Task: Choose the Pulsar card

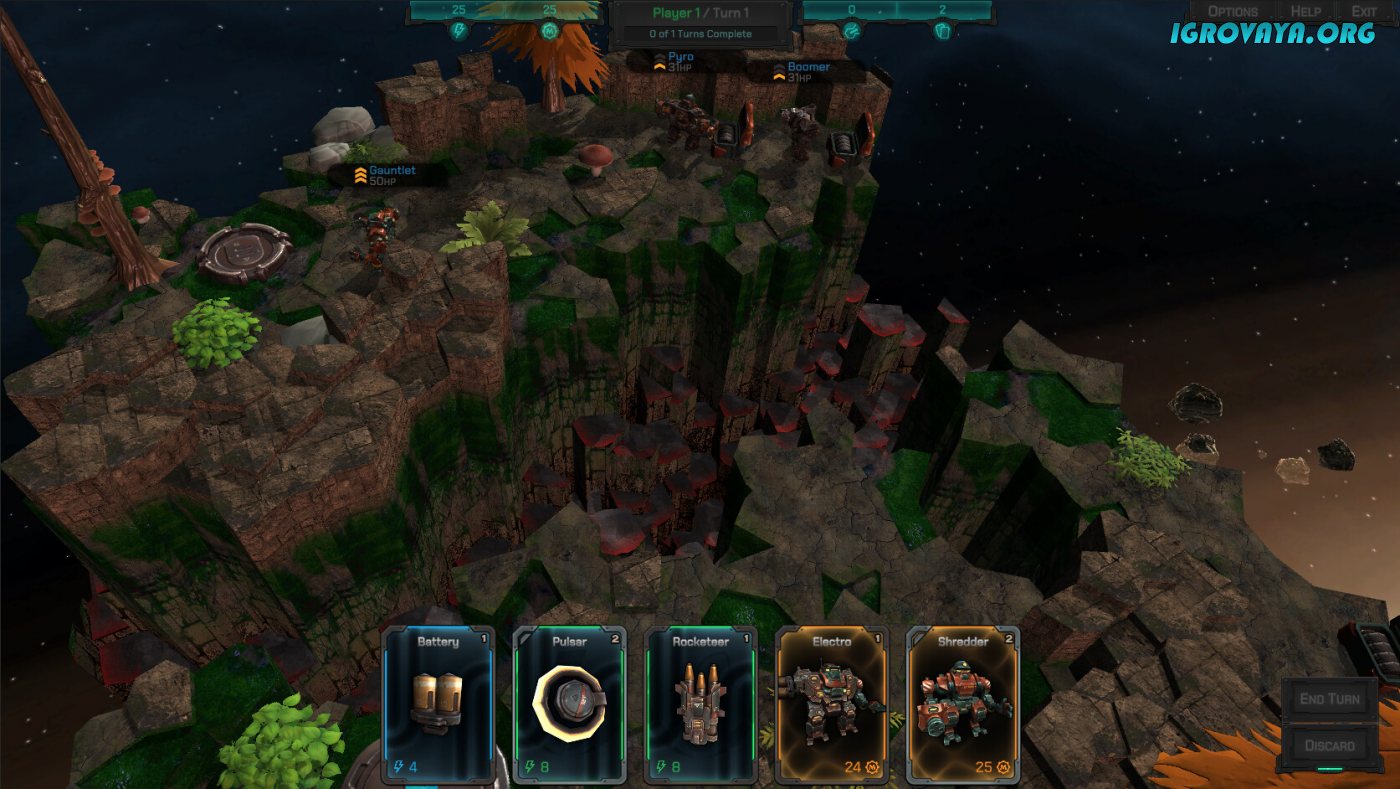Action: 569,704
